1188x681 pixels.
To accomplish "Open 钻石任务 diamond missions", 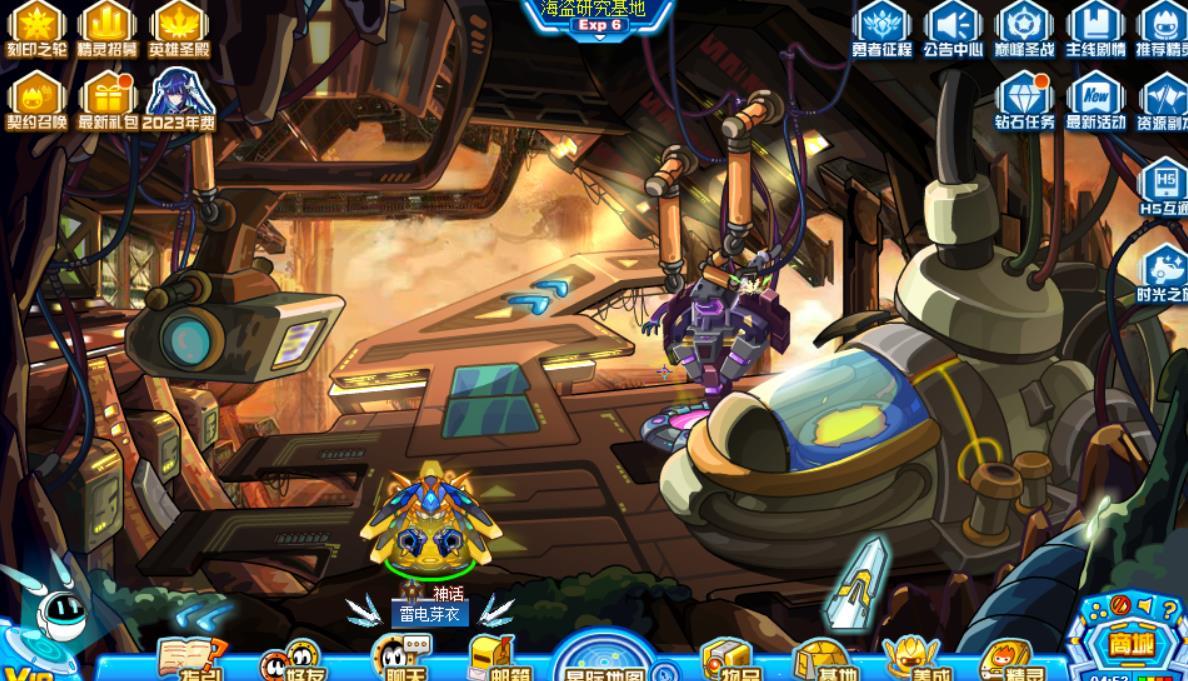I will 1024,100.
